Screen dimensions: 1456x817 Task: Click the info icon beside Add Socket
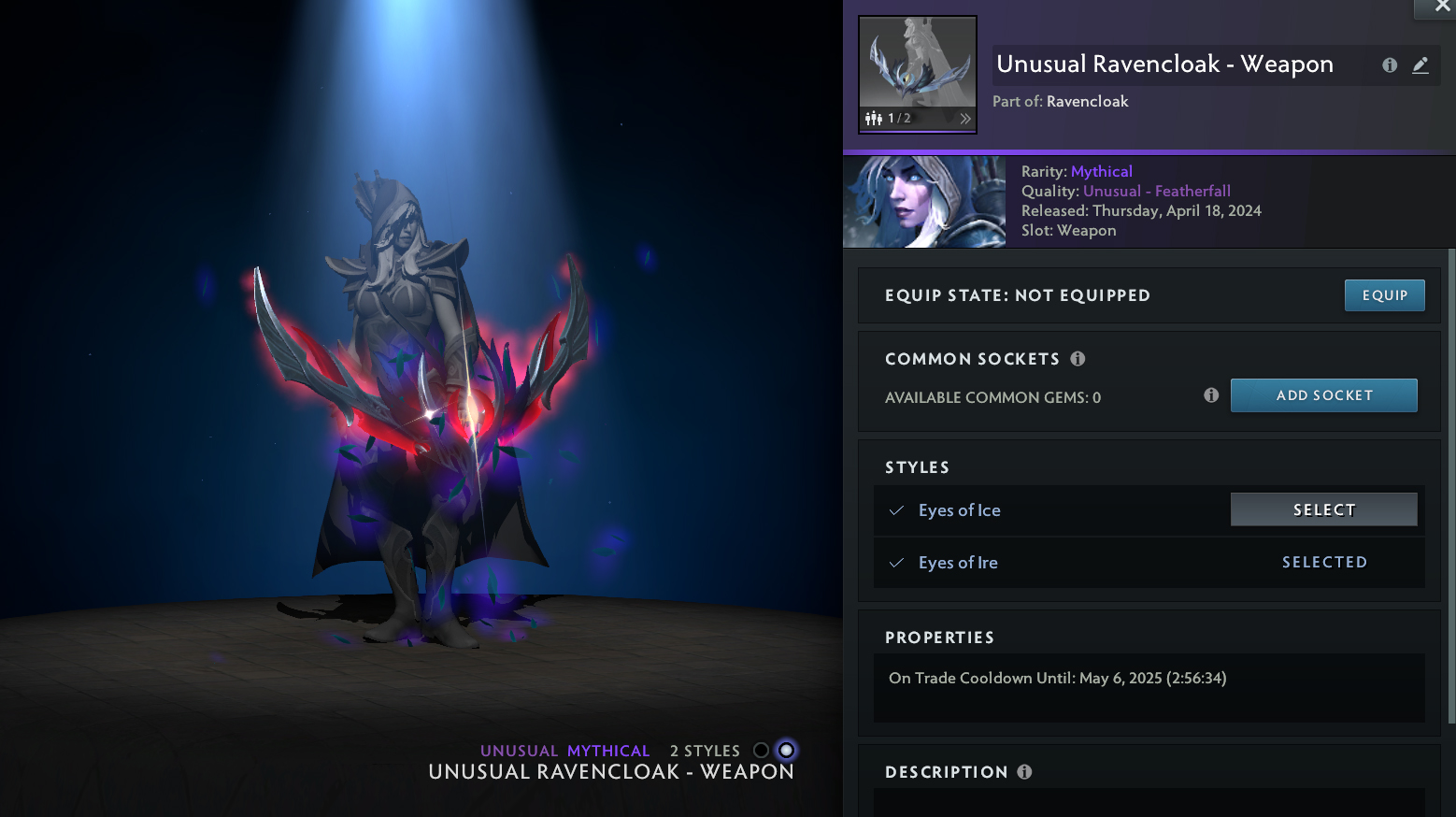click(1211, 395)
